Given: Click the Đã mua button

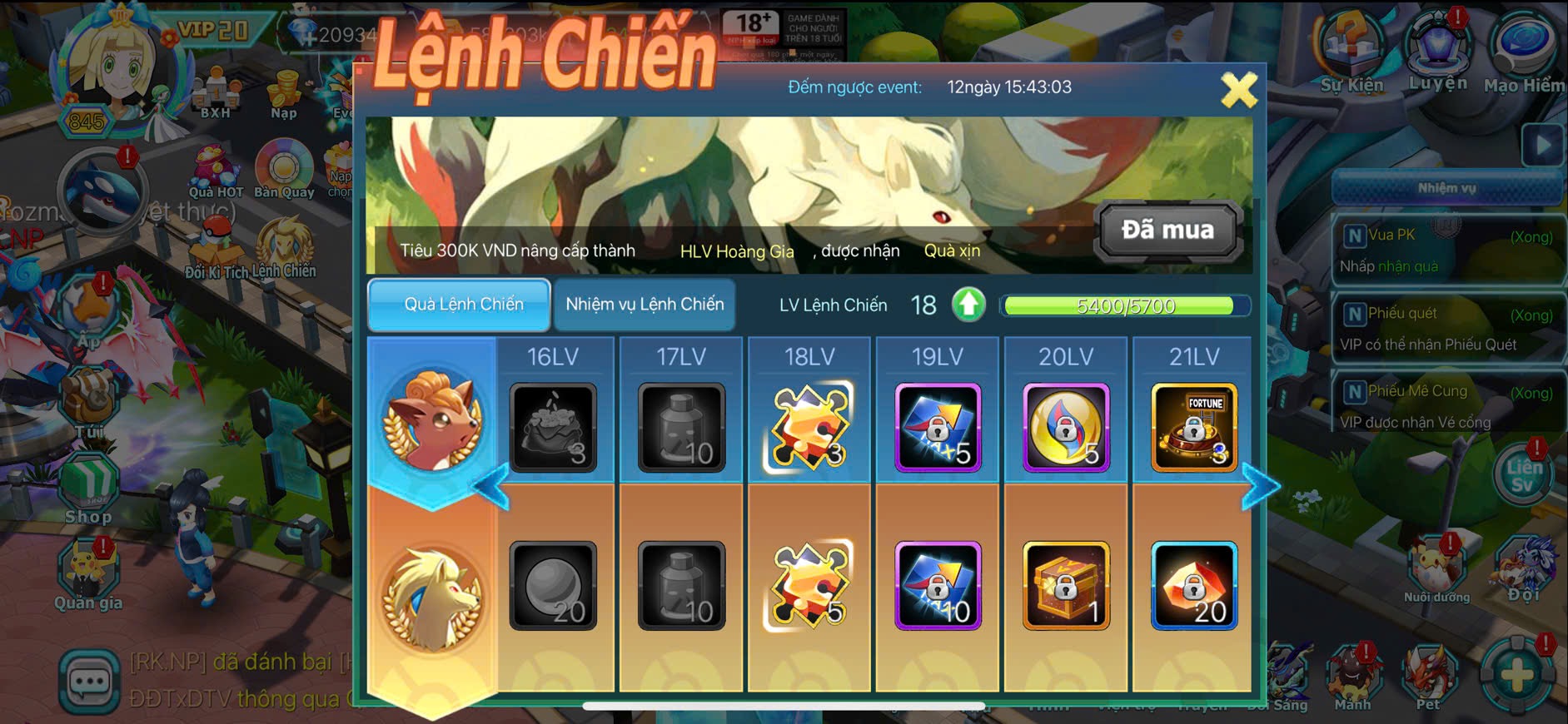Looking at the screenshot, I should [x=1167, y=230].
